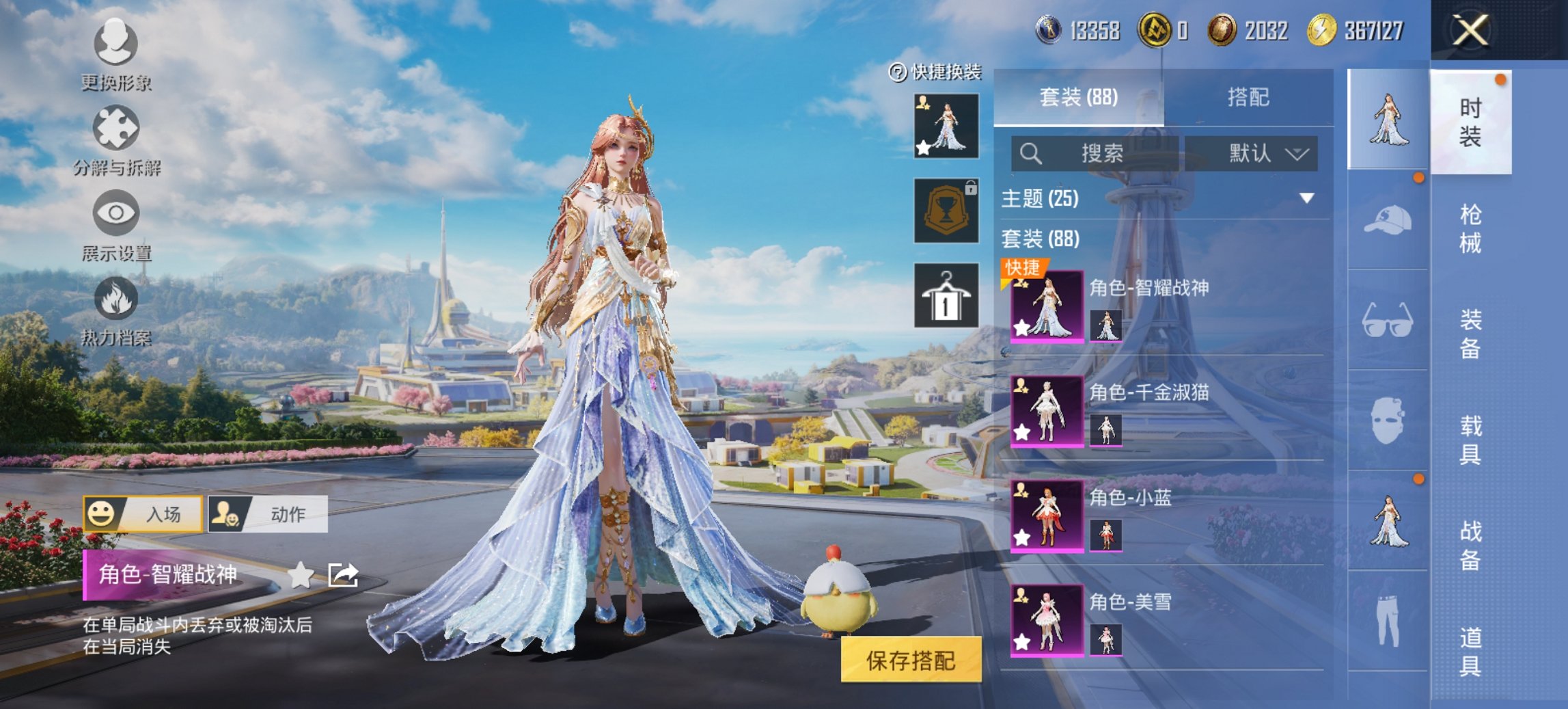Close the wardrobe screen with the X
Screen dimensions: 1568x709
click(1470, 31)
